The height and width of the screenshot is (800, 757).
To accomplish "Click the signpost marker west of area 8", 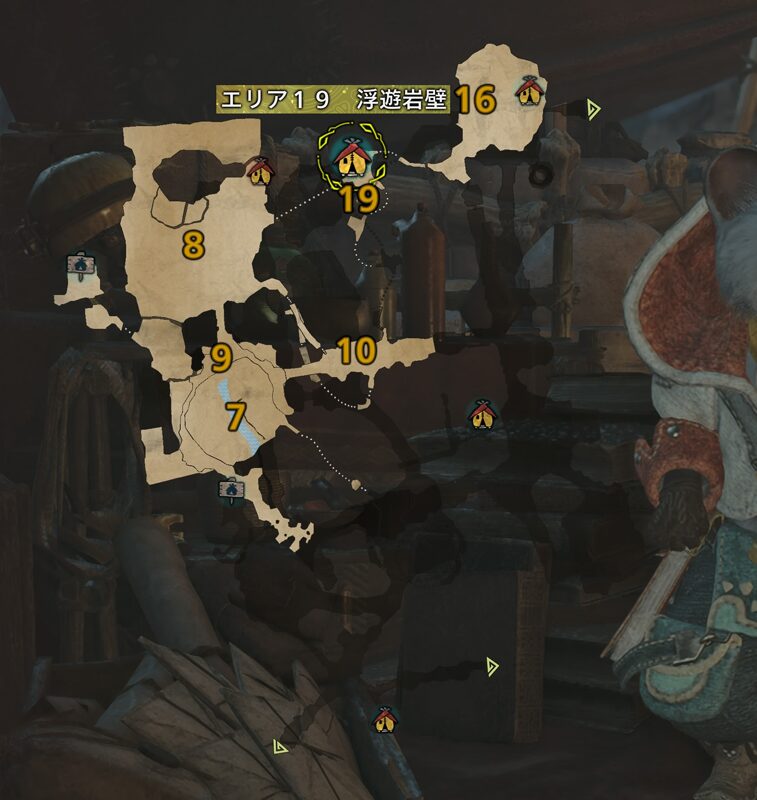I will (79, 266).
